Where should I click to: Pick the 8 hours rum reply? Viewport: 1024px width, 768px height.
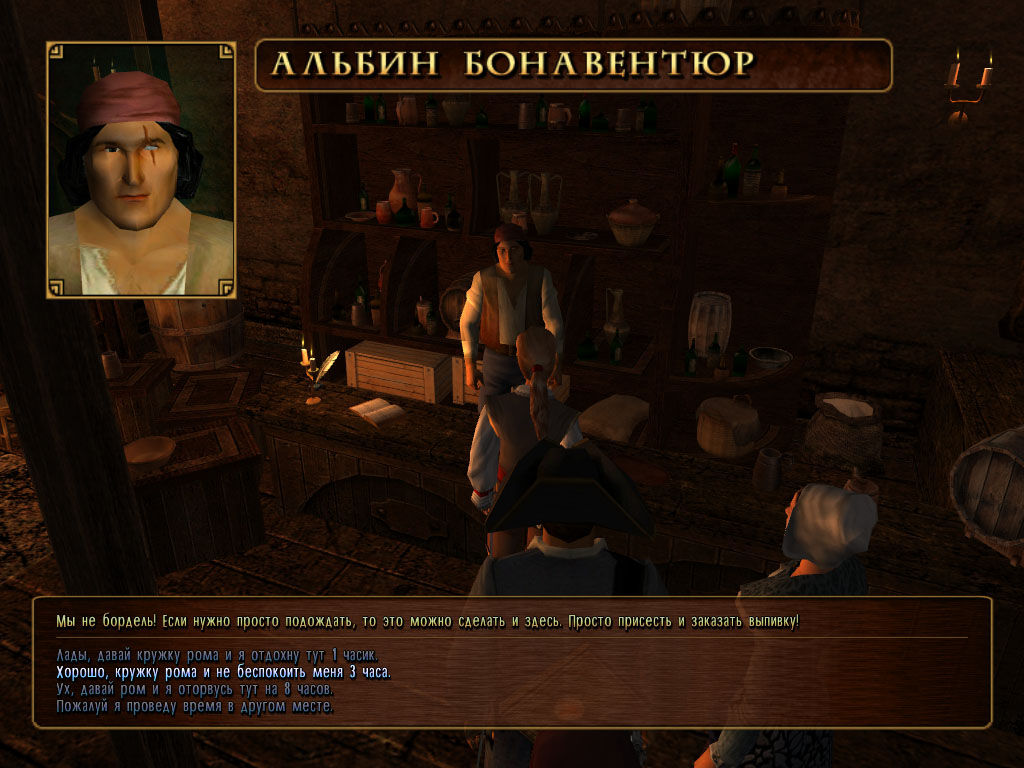194,689
